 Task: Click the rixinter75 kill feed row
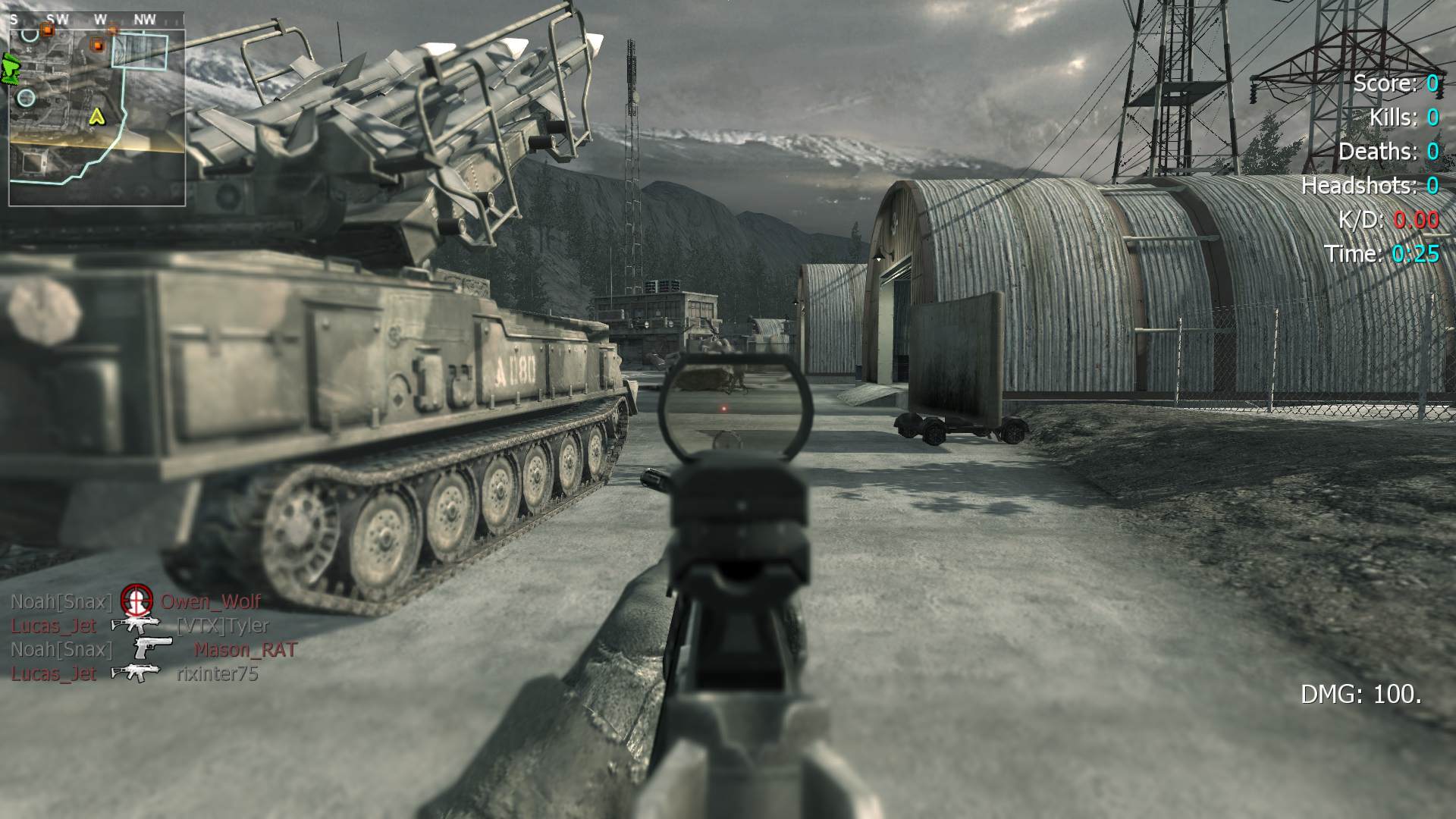pyautogui.click(x=135, y=673)
